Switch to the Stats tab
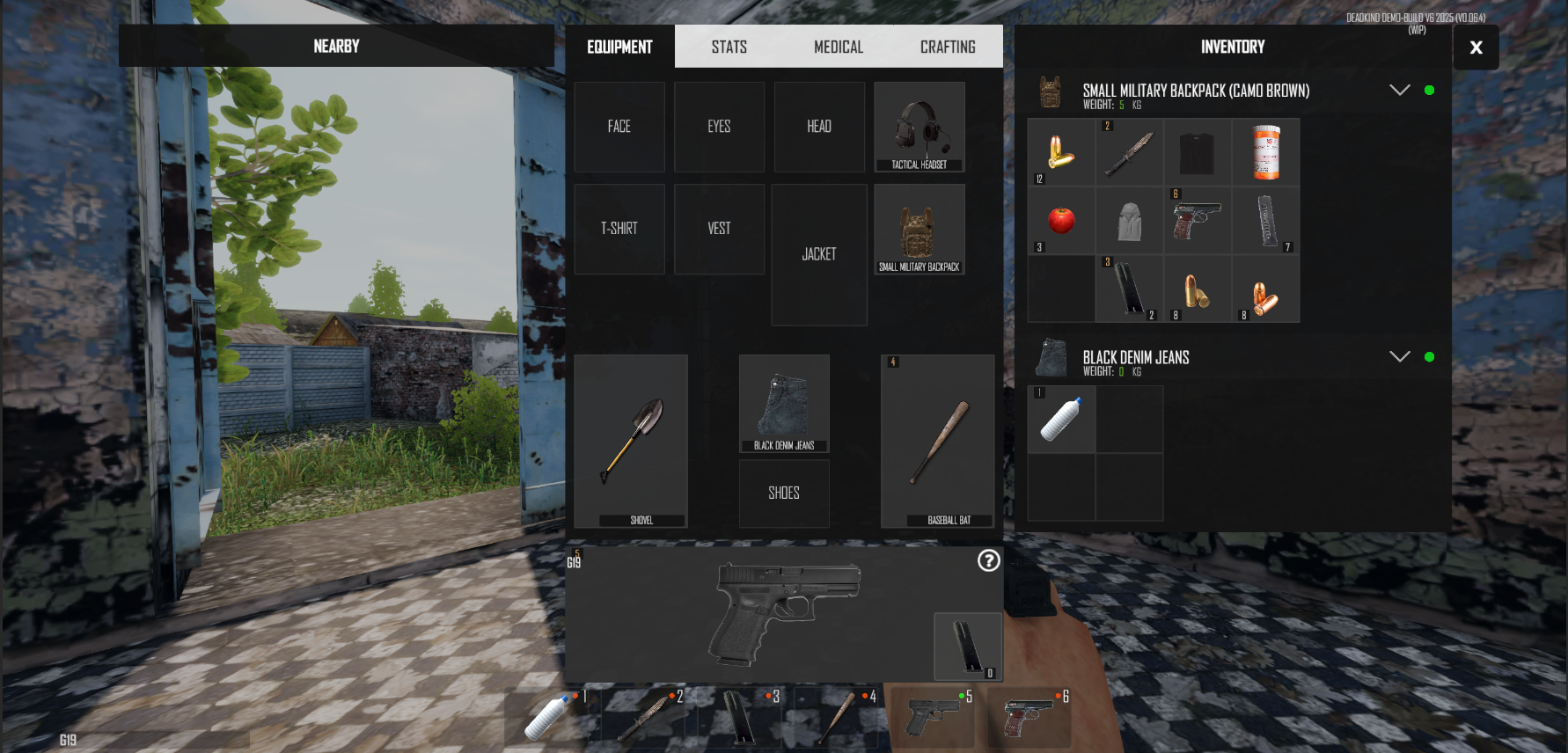The image size is (1568, 753). point(729,47)
